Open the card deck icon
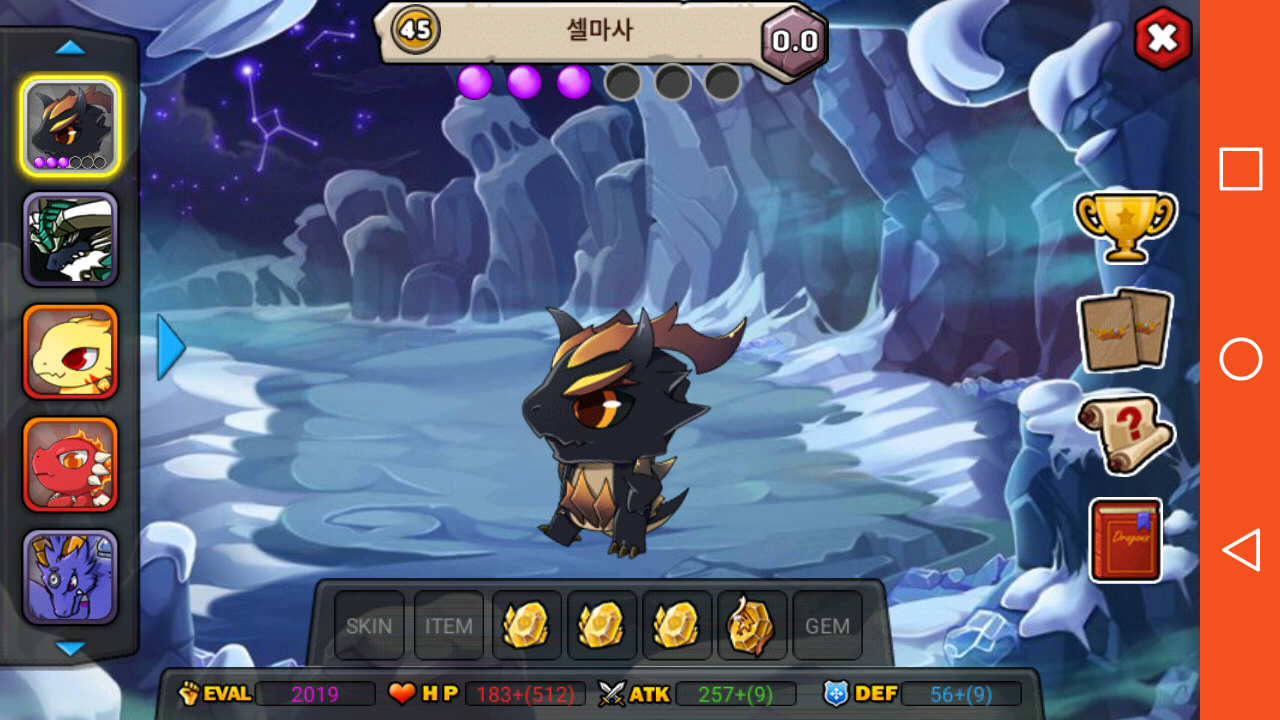The image size is (1280, 720). [1125, 330]
